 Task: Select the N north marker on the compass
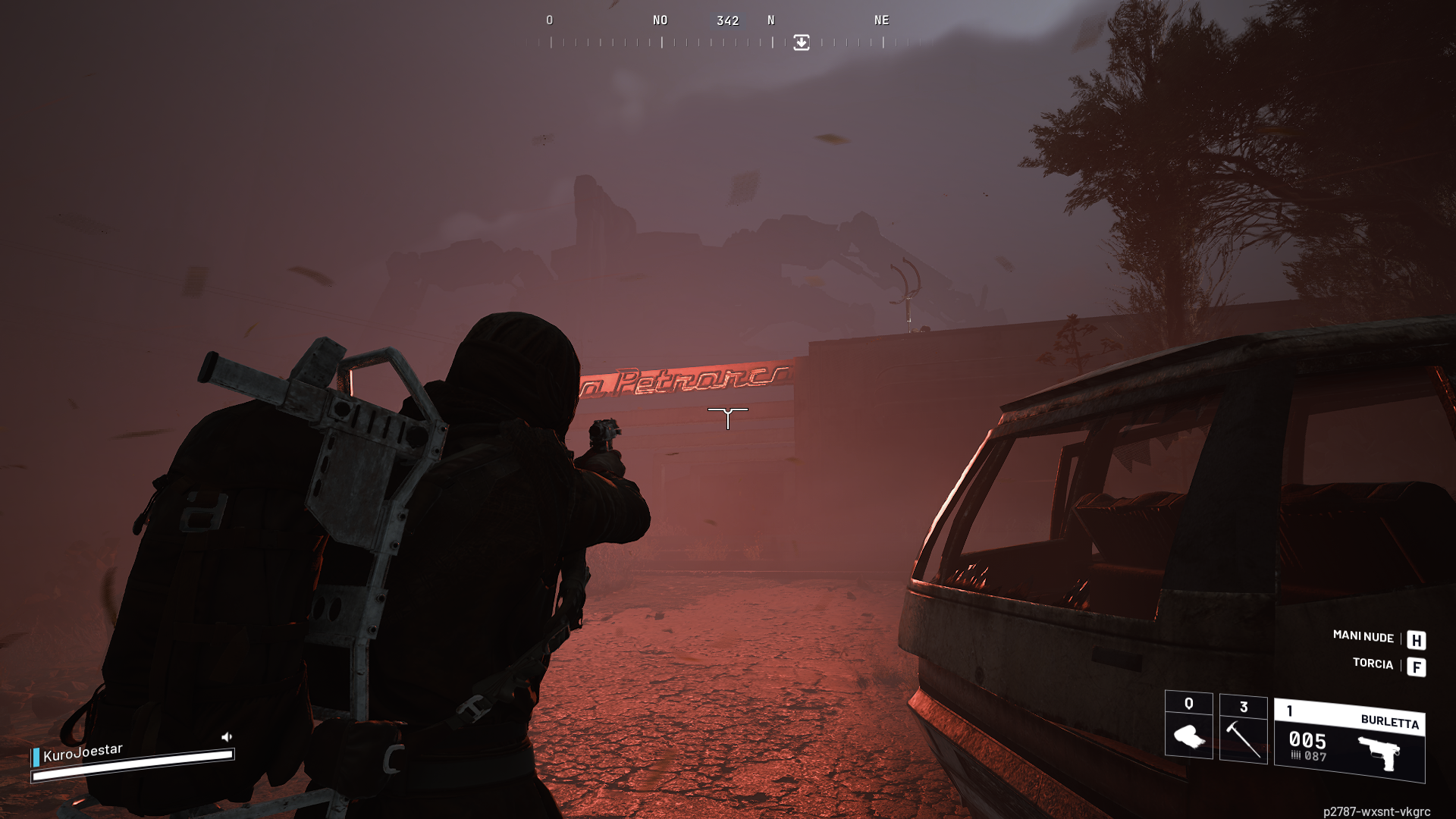[x=770, y=20]
